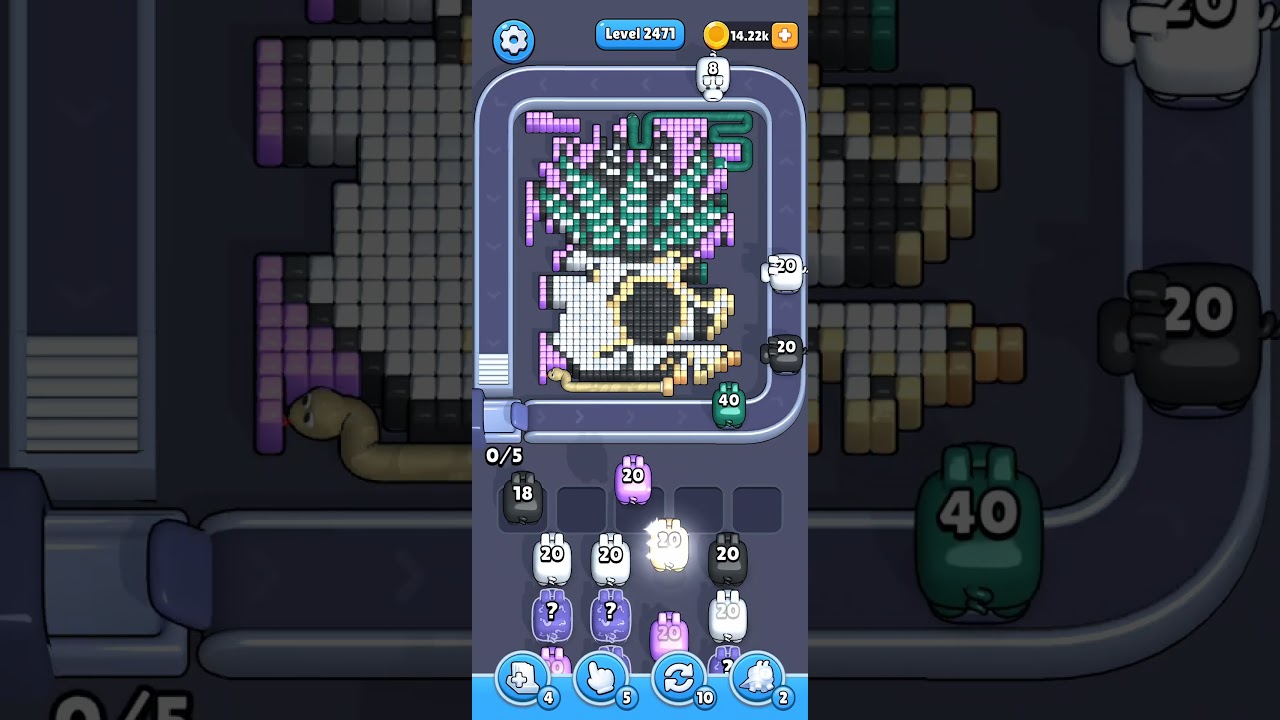Tap the white worm labeled 20 in the queue
The image size is (1280, 720).
point(551,557)
